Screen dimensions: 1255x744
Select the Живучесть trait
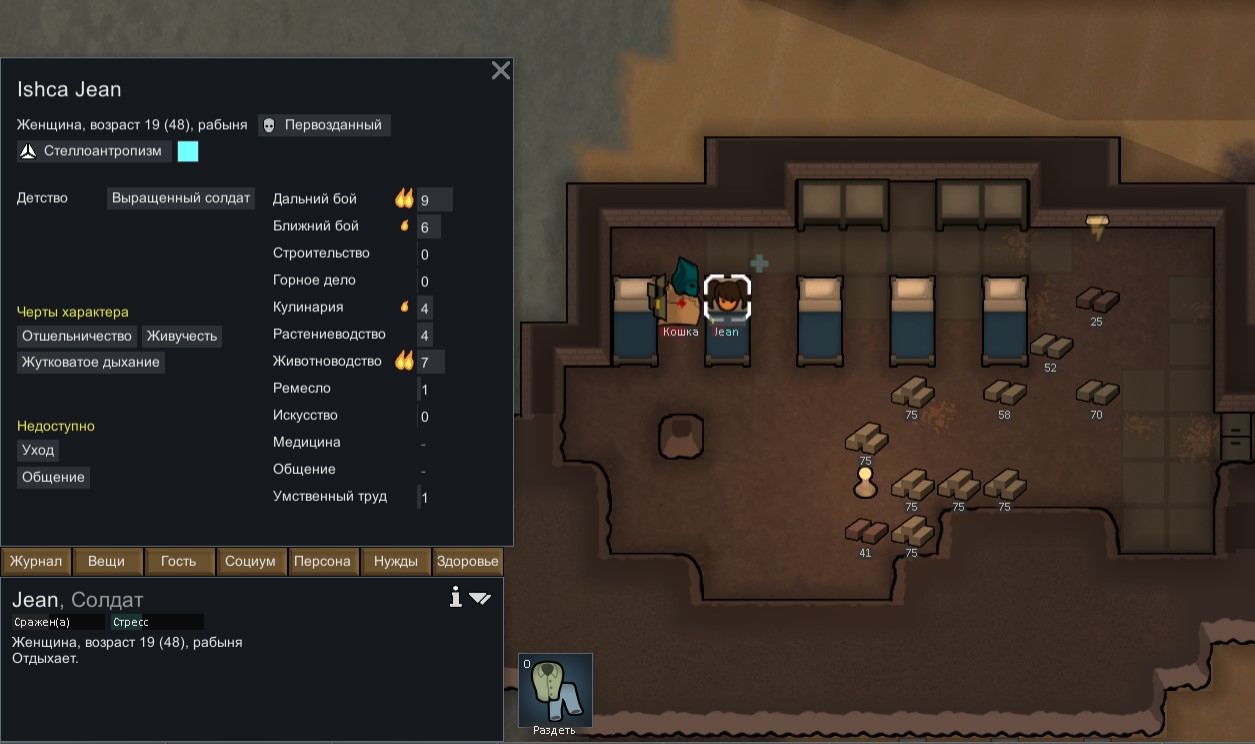(x=181, y=336)
